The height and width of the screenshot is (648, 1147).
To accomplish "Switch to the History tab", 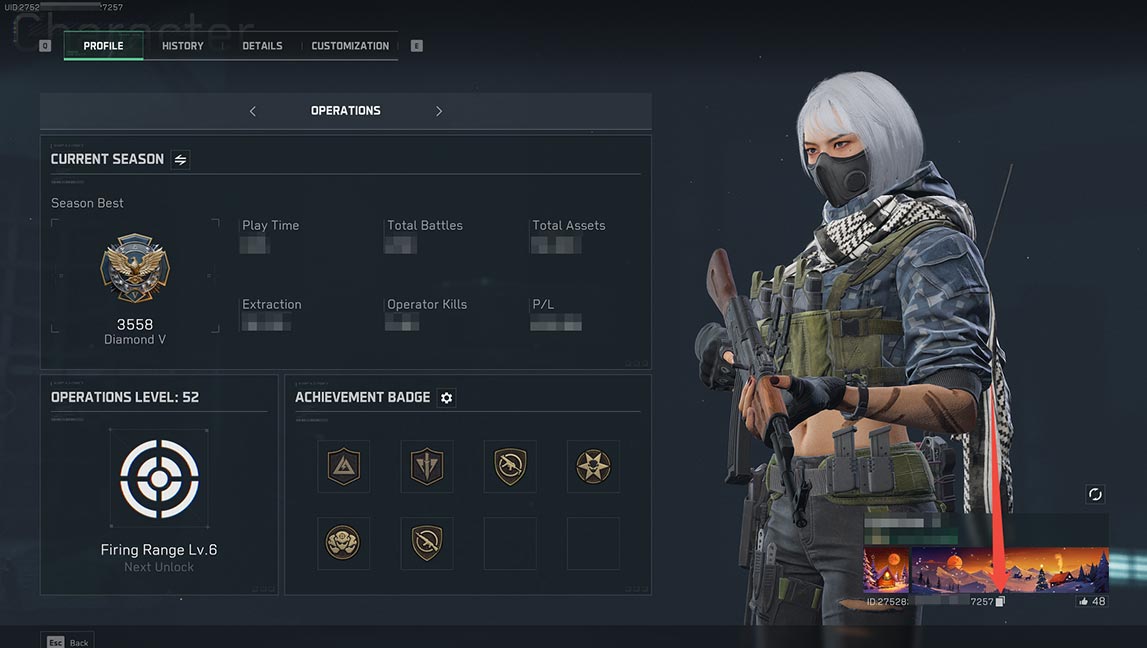I will click(182, 46).
